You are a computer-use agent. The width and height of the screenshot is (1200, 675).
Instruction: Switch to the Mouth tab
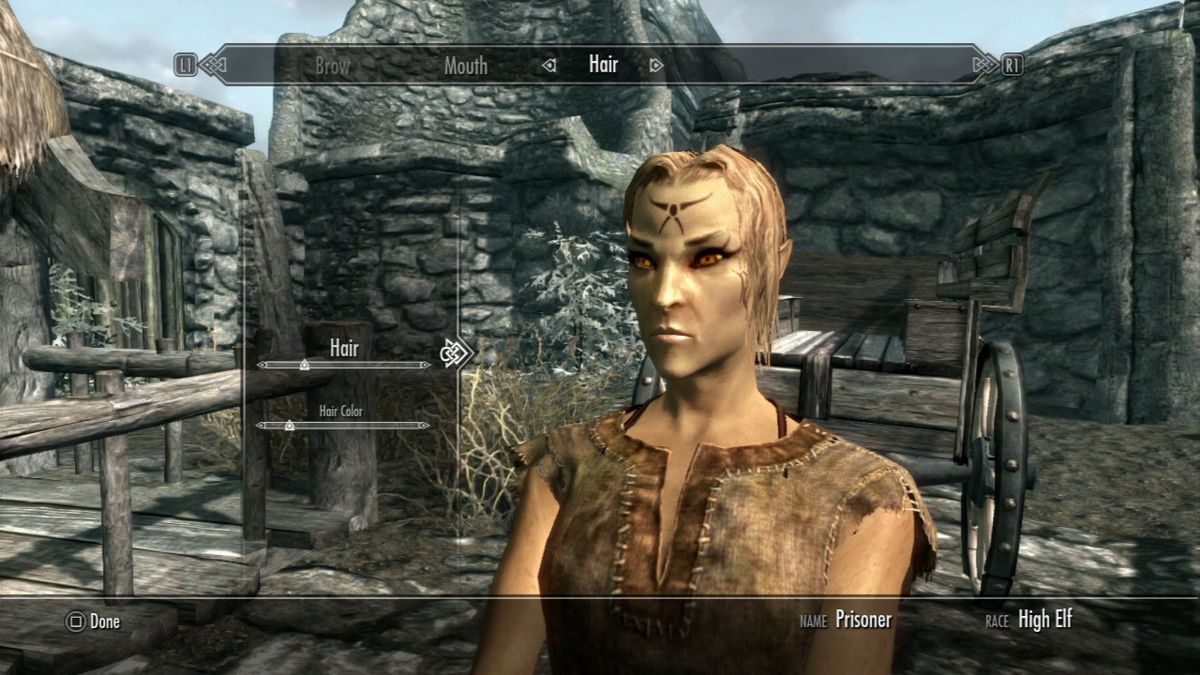[x=466, y=66]
